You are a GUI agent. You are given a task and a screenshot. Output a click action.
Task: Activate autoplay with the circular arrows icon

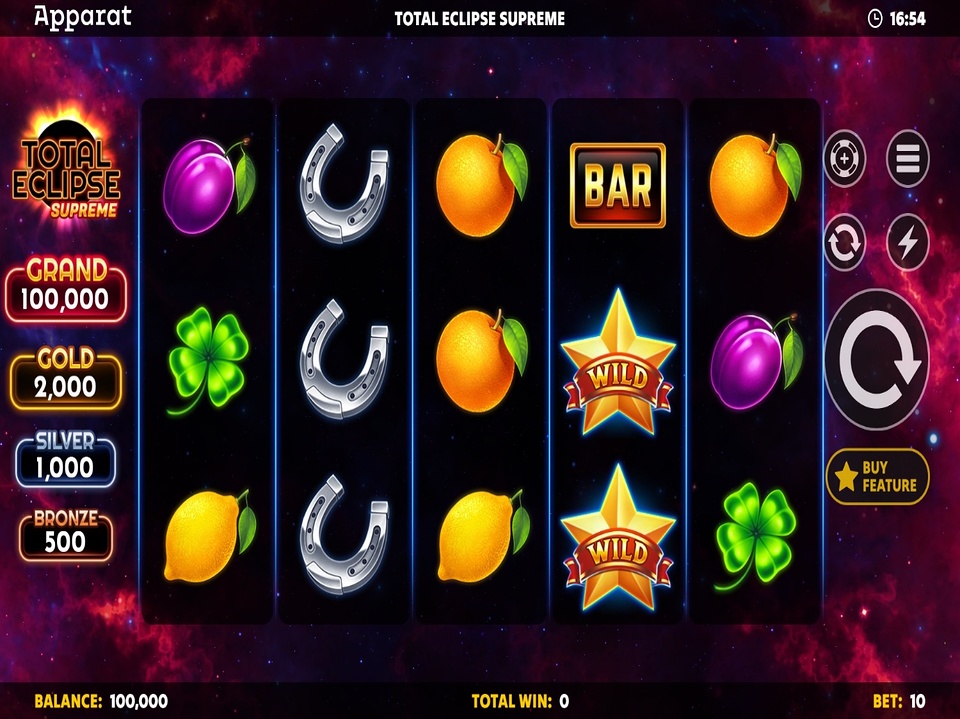[x=845, y=243]
